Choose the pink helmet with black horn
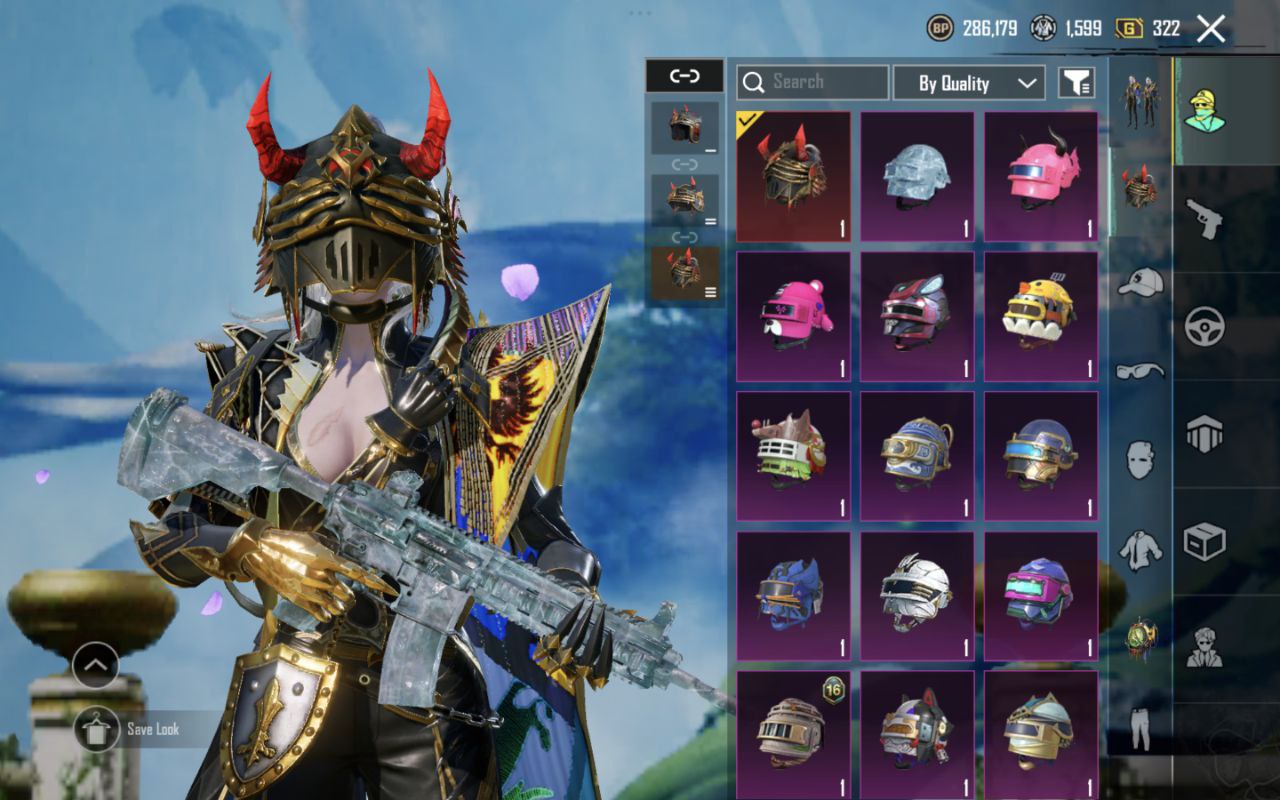The image size is (1280, 800). [x=1041, y=176]
